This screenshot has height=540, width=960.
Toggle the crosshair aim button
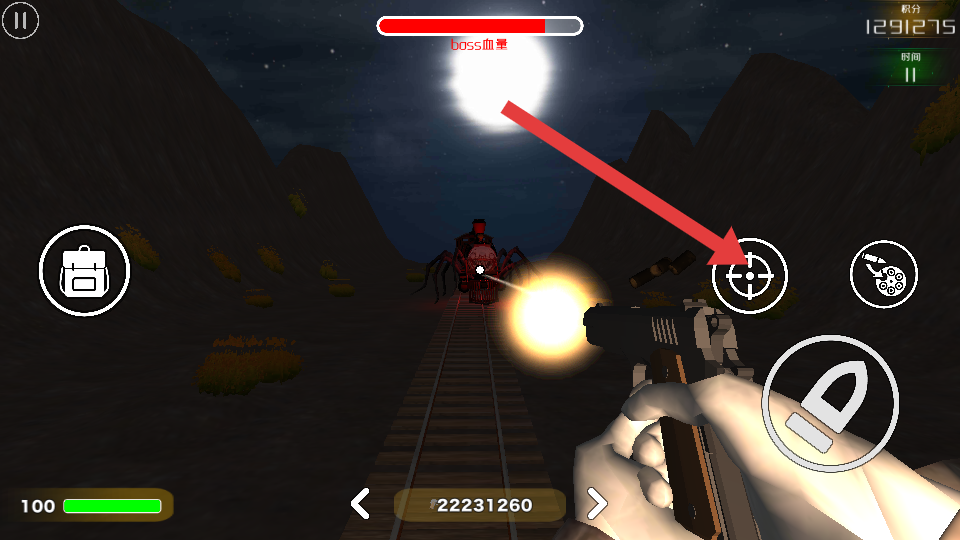pos(749,276)
